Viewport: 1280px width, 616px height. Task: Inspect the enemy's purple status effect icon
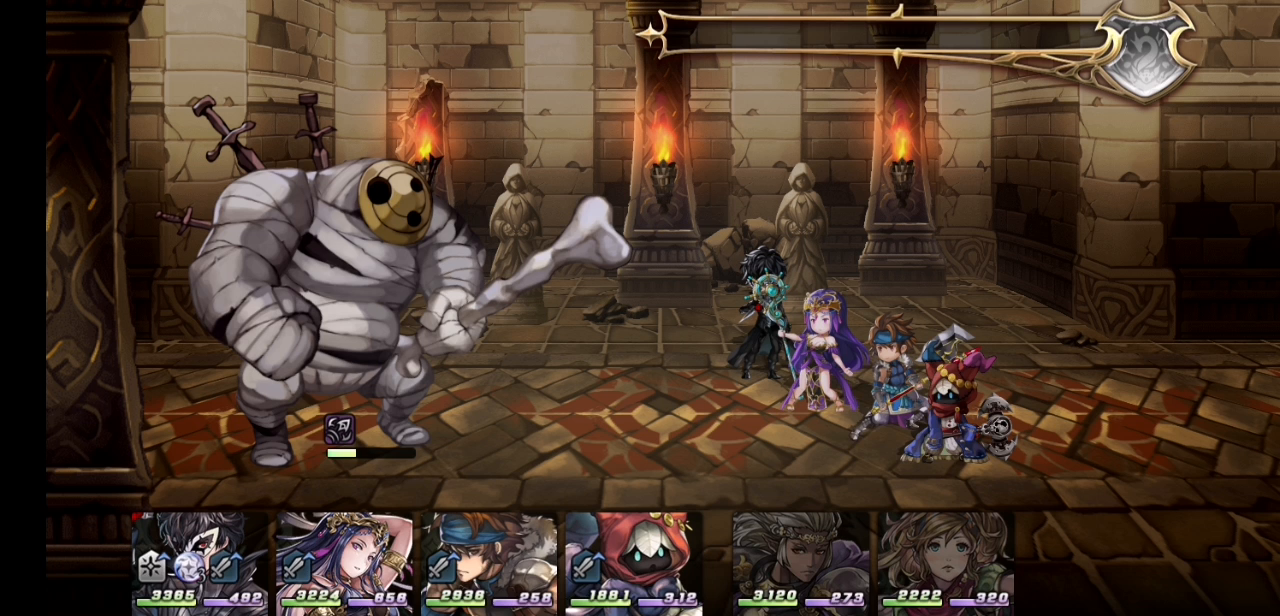click(340, 429)
